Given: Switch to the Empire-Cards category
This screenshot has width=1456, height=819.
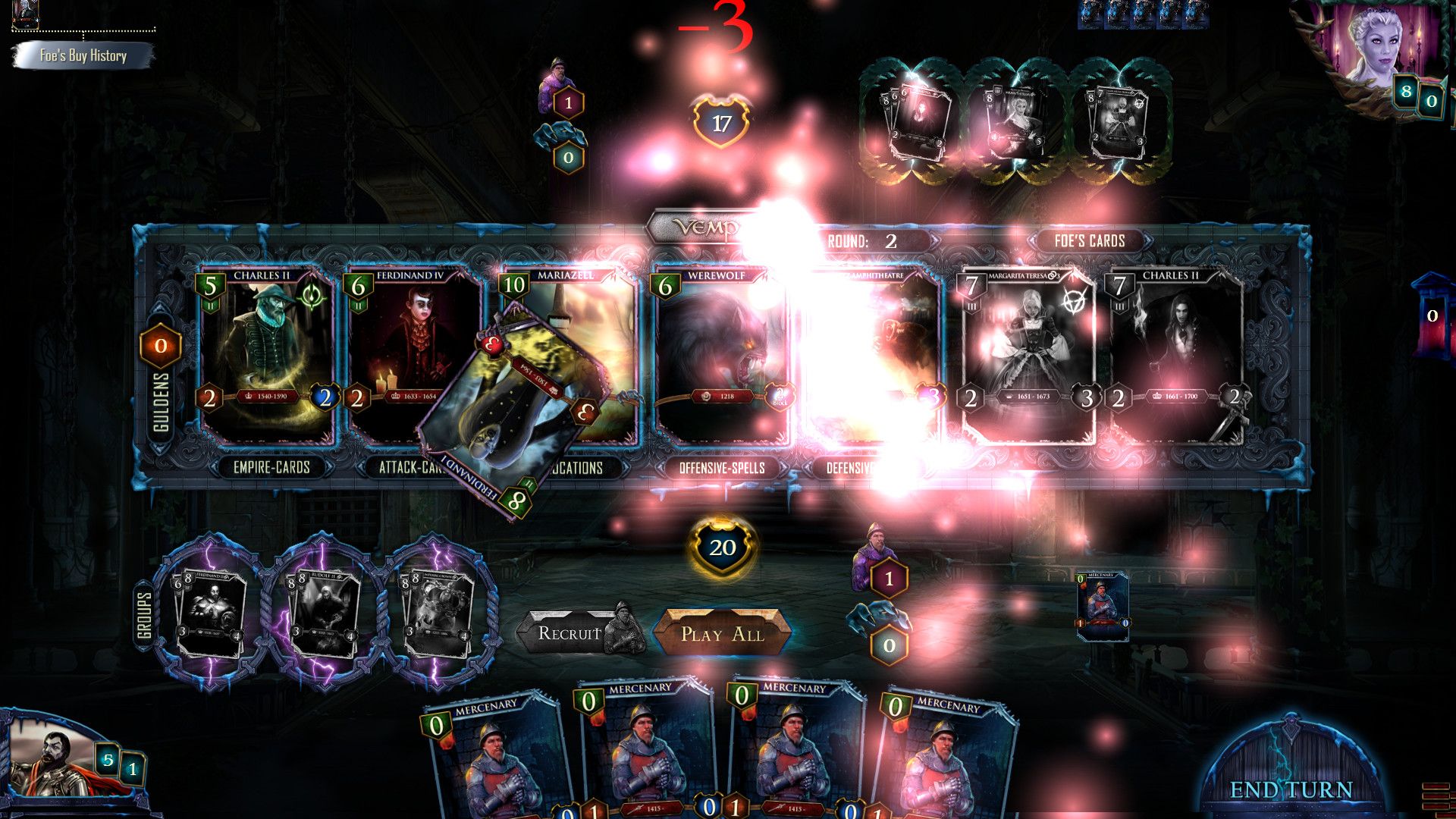Looking at the screenshot, I should 271,467.
